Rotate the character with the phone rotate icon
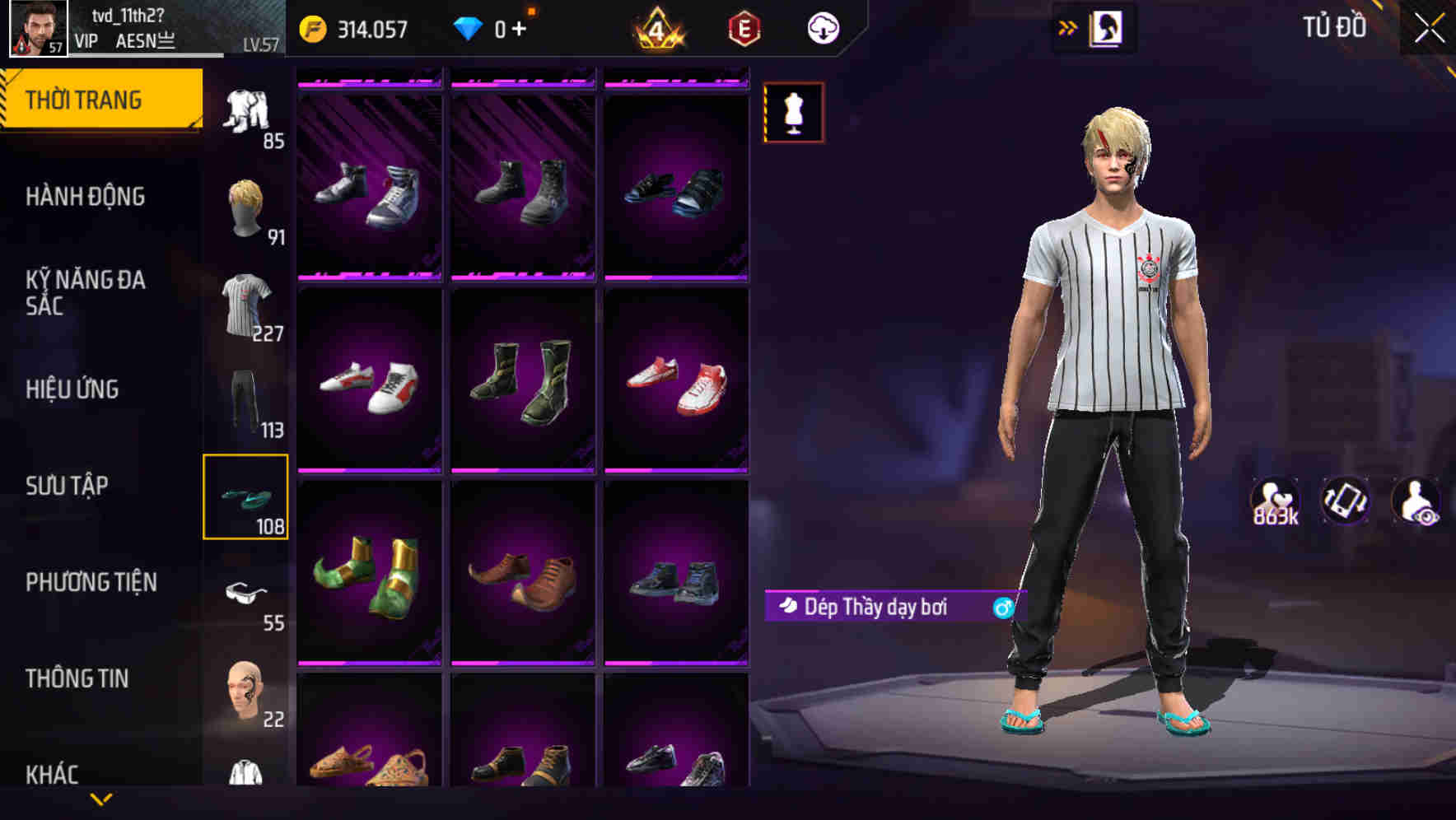This screenshot has height=820, width=1456. [x=1344, y=501]
